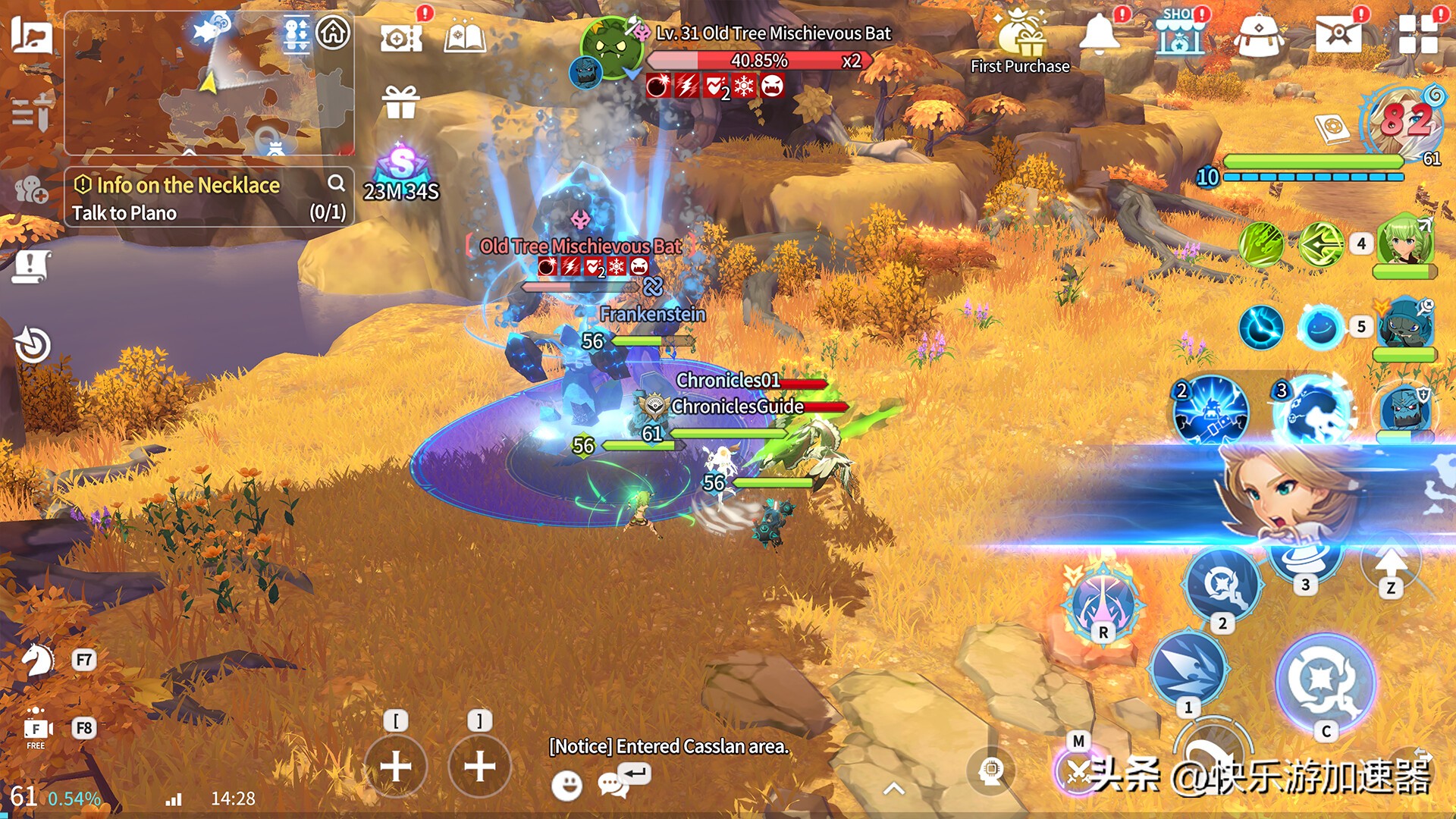Open the mail envelope
Screen dimensions: 1456x819
(1337, 35)
